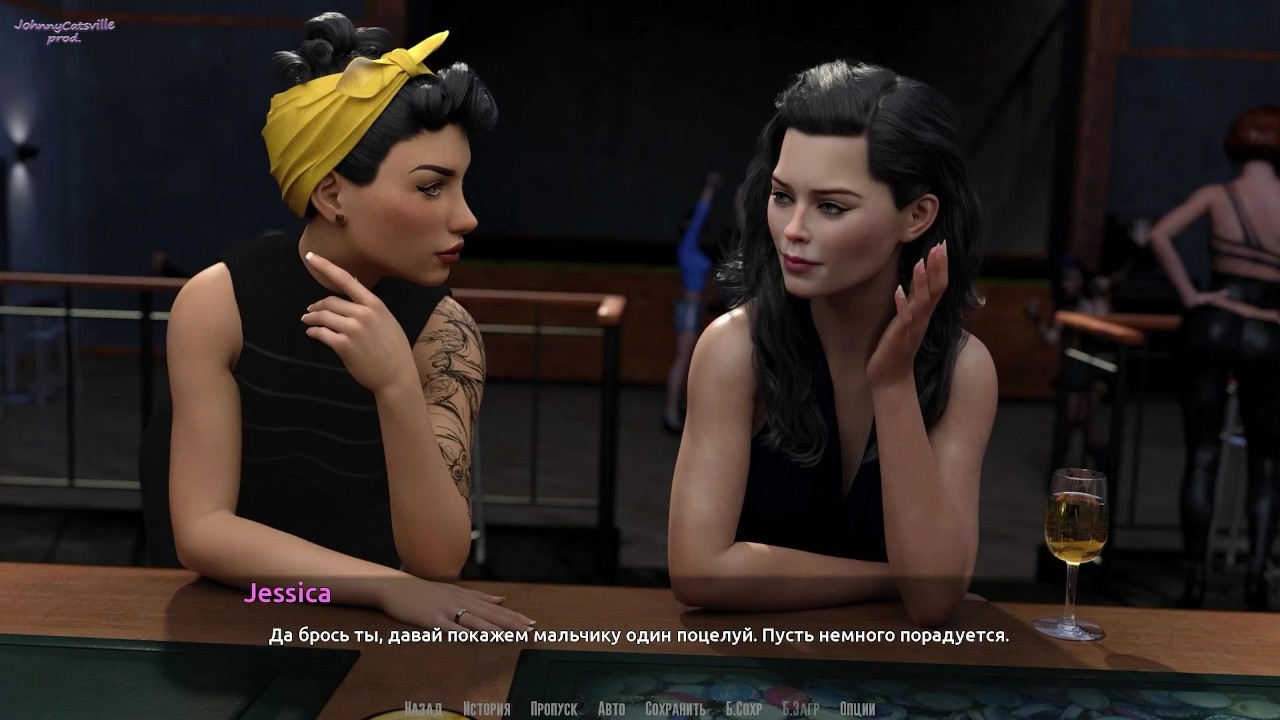
Task: Toggle Авто (Auto) text advance
Action: pyautogui.click(x=611, y=709)
